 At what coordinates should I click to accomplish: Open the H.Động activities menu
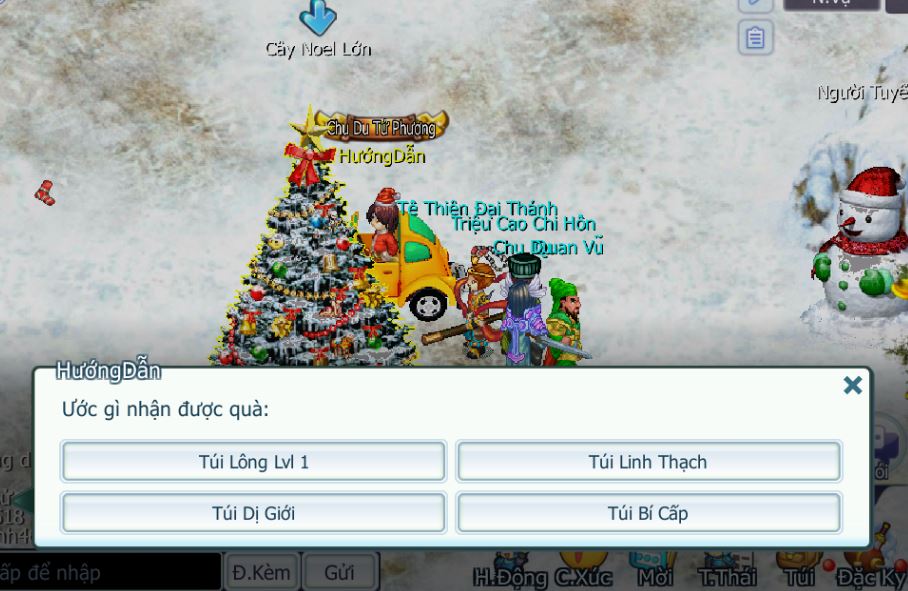tap(510, 573)
